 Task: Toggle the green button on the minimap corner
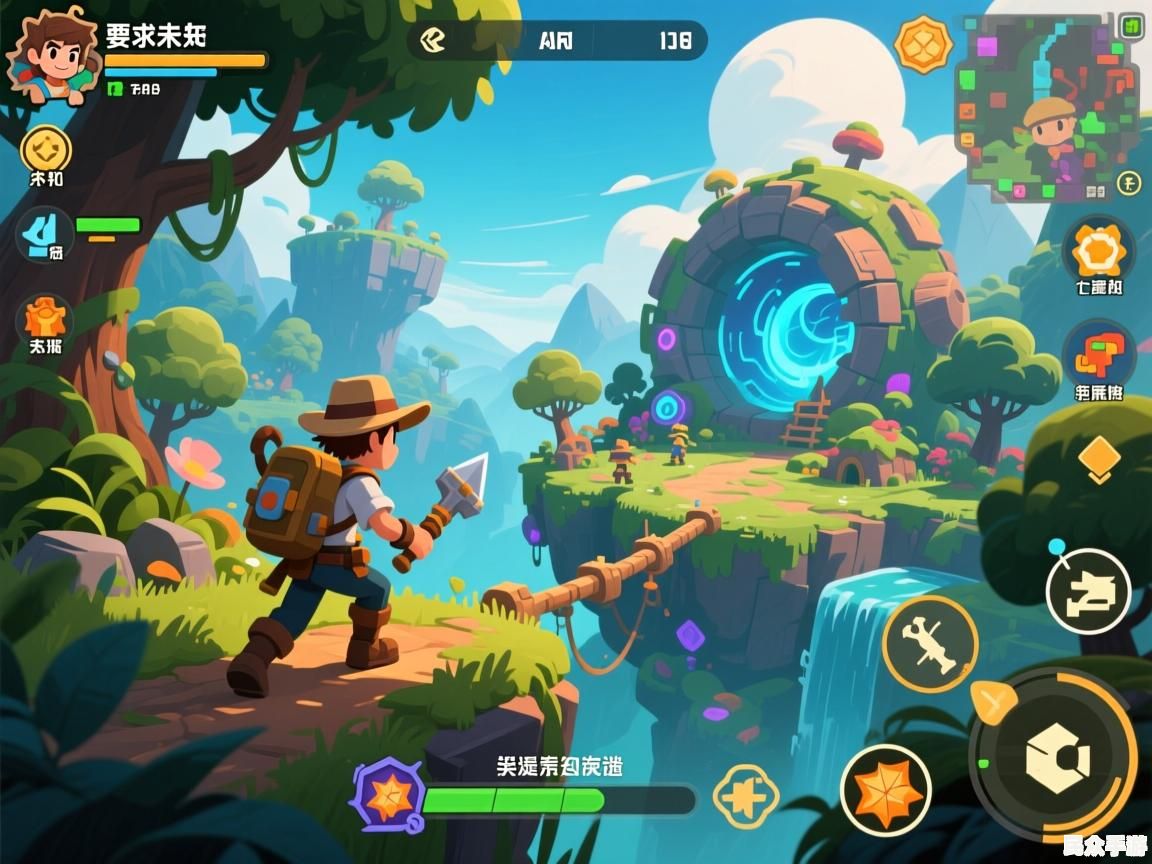tap(1131, 24)
